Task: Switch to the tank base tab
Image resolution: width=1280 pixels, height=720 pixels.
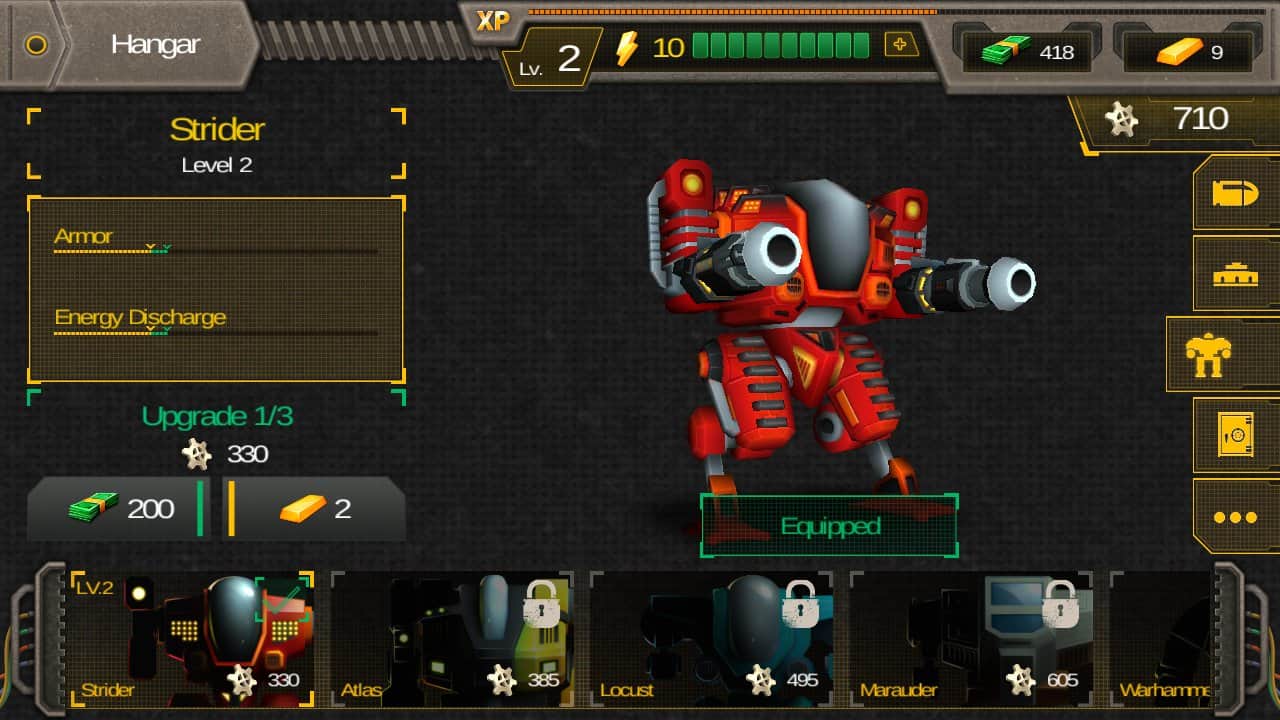Action: tap(1236, 274)
